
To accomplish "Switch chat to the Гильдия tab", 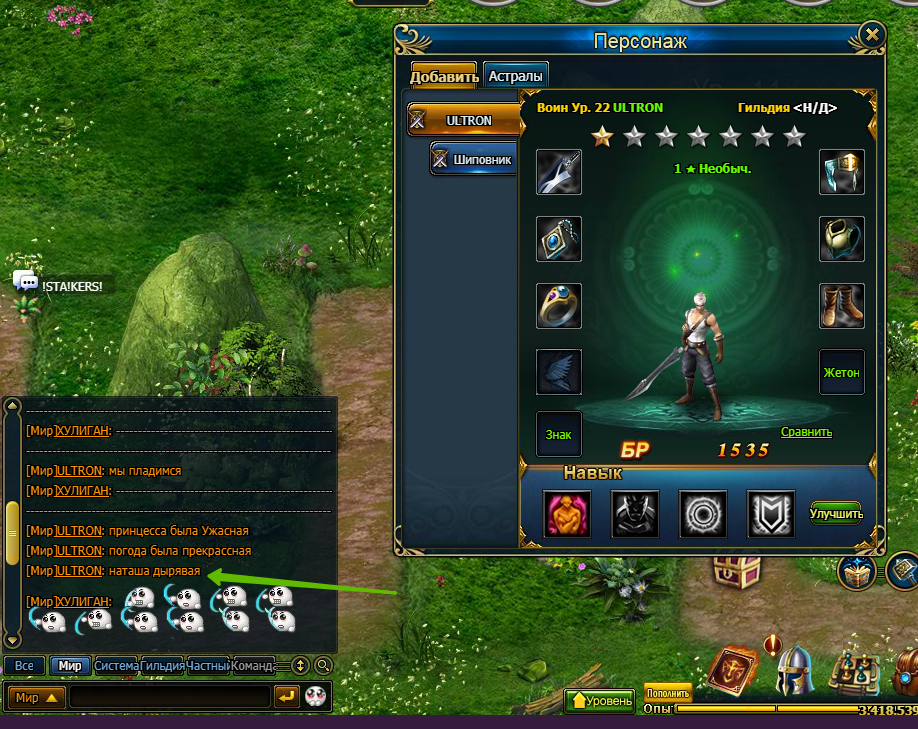I will [x=162, y=665].
